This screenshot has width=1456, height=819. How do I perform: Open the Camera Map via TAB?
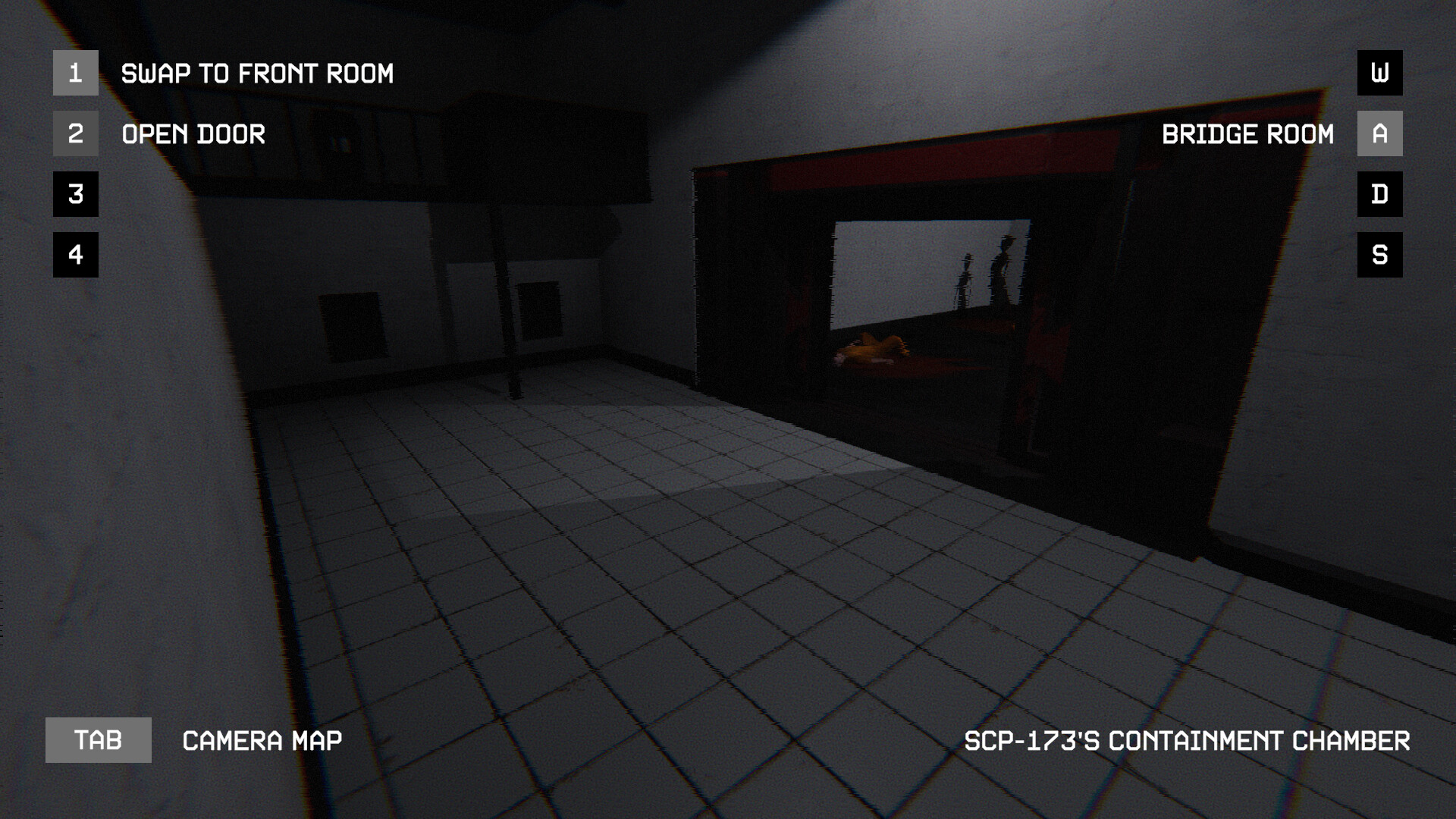(x=98, y=740)
